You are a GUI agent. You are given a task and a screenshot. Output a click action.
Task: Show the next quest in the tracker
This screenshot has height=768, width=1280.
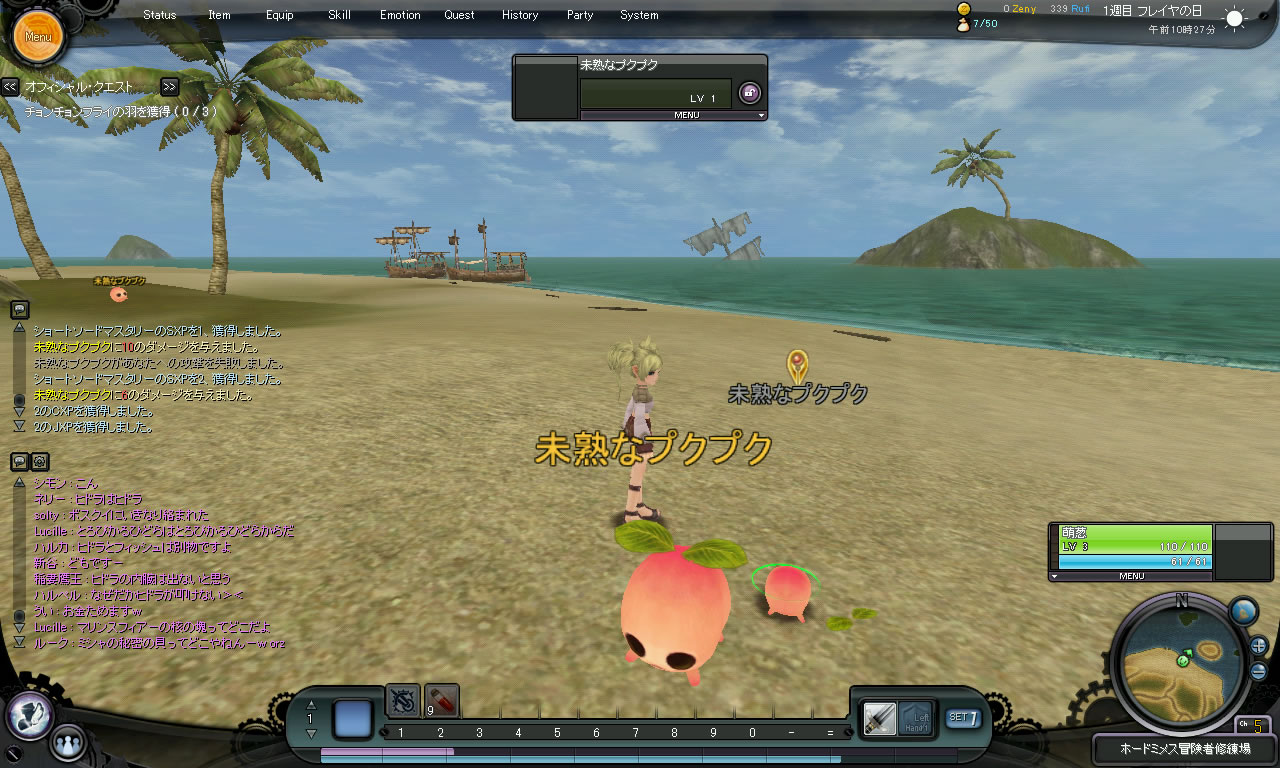click(169, 87)
